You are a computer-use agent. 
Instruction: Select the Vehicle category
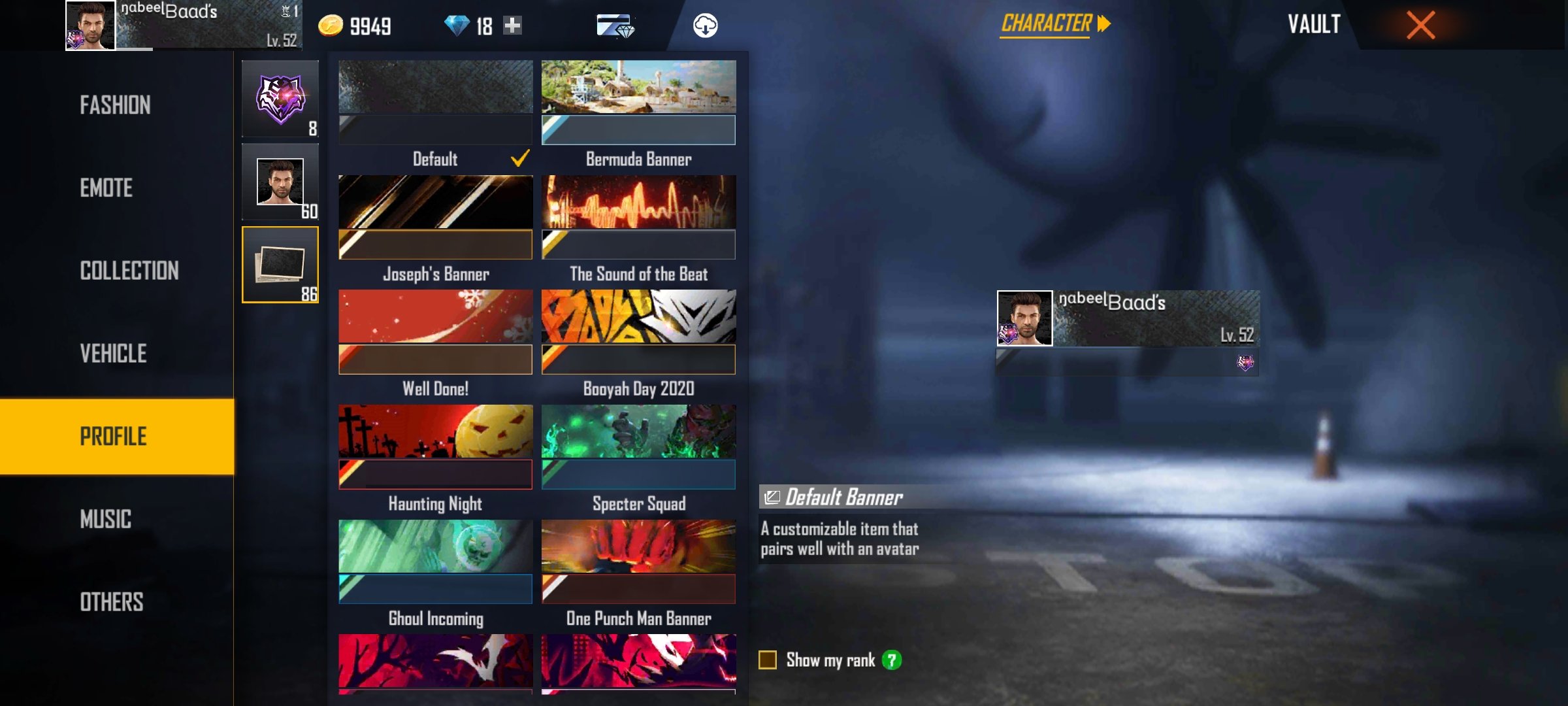(x=114, y=354)
